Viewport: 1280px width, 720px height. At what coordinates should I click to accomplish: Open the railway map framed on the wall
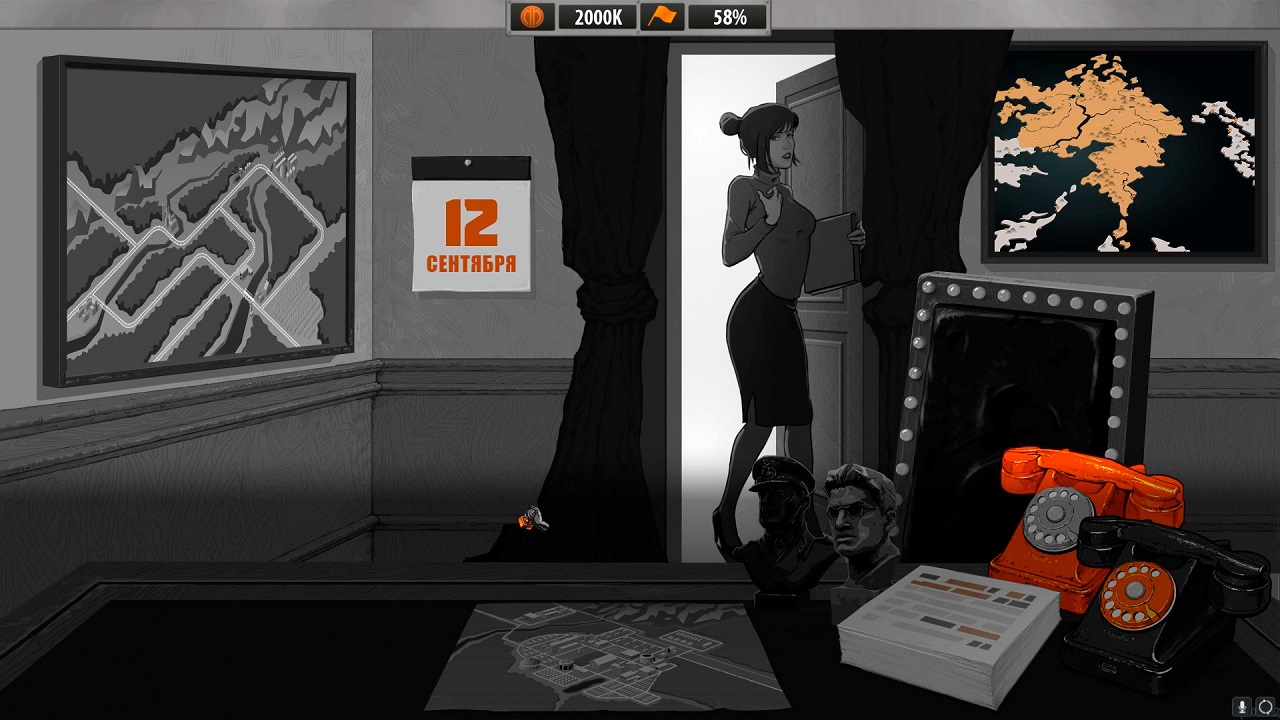[198, 222]
